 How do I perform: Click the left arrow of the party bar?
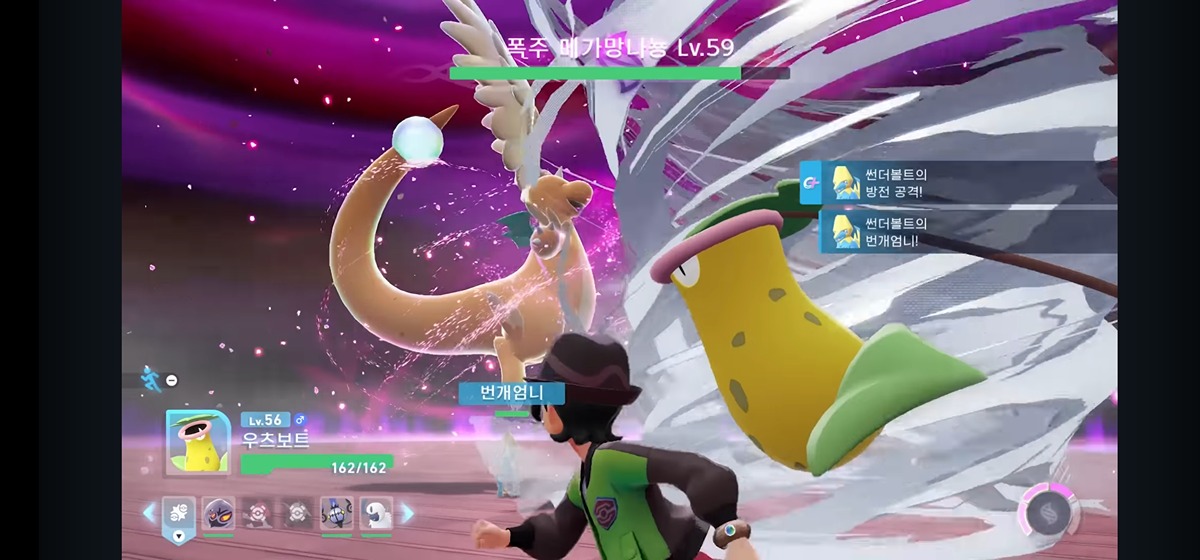coord(149,513)
